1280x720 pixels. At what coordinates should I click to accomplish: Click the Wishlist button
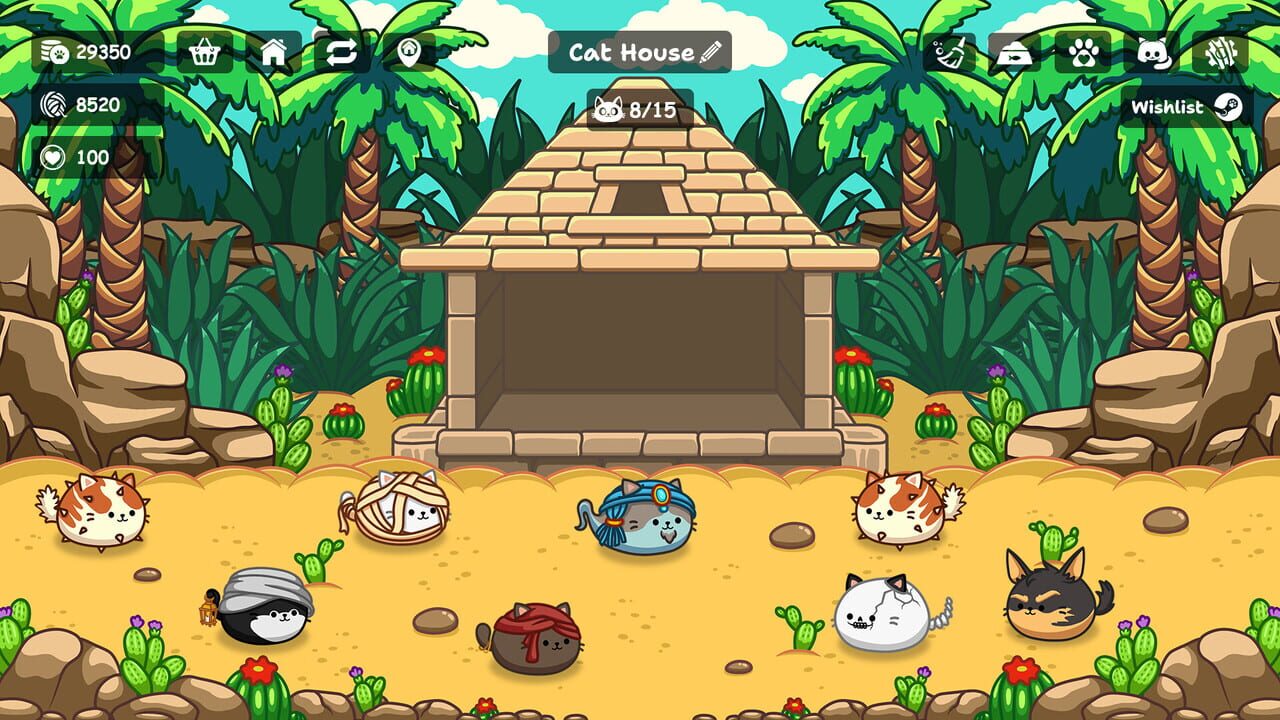tap(1170, 106)
